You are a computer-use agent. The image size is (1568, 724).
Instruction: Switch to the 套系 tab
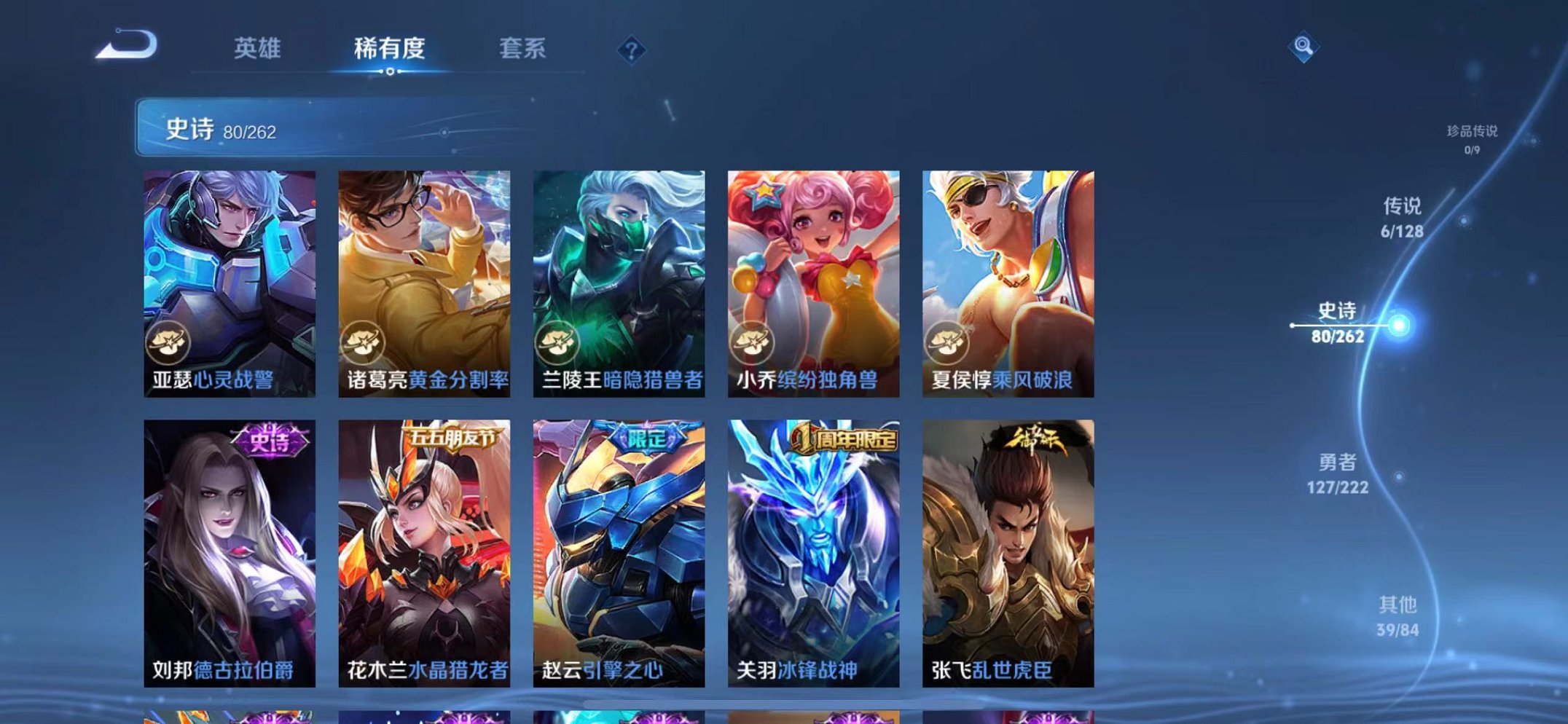pyautogui.click(x=523, y=48)
